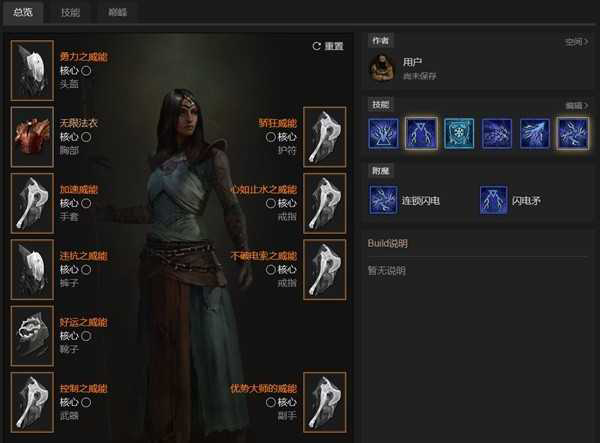The width and height of the screenshot is (600, 443).
Task: Select the 闪电矛 enchantment icon
Action: pyautogui.click(x=493, y=200)
